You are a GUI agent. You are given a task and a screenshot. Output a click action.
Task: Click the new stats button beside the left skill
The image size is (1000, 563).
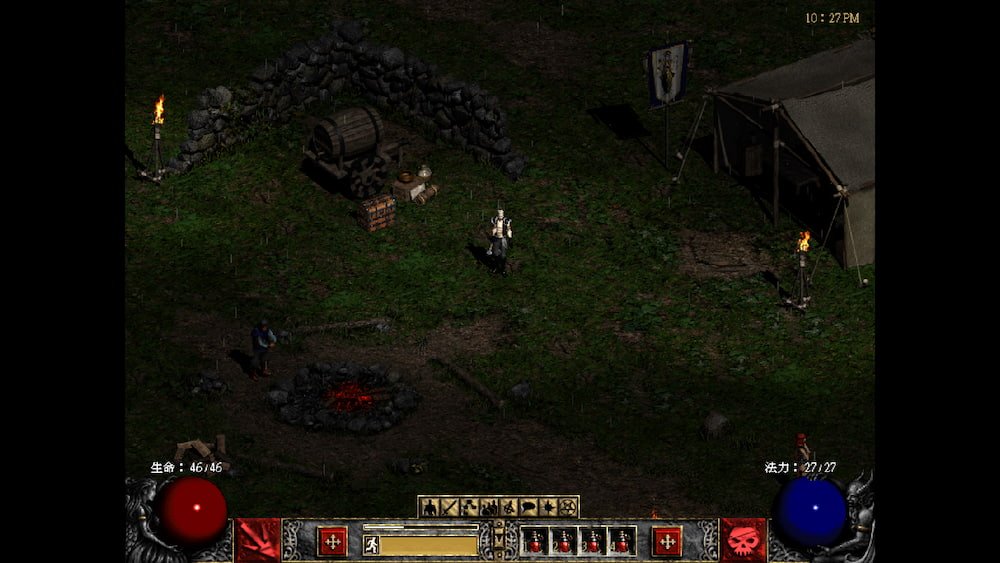point(332,540)
